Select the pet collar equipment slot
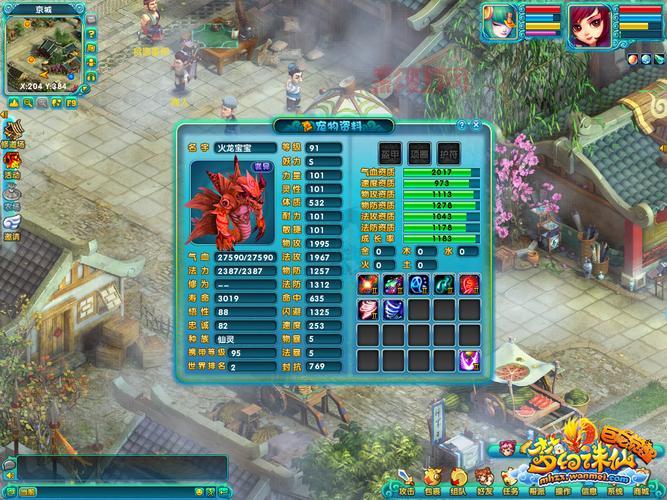The image size is (667, 500). click(418, 152)
